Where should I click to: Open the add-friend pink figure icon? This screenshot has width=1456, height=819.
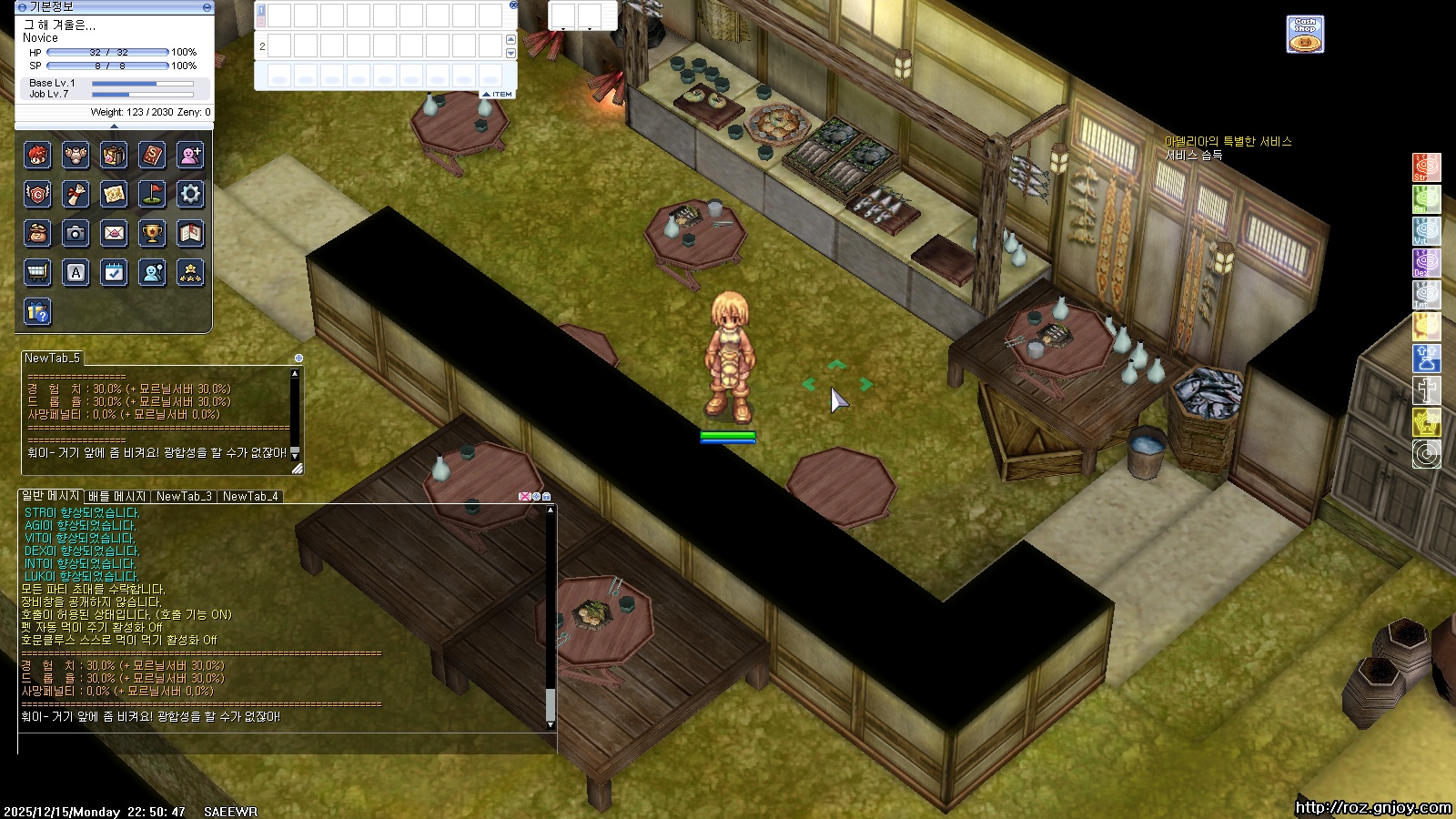point(190,156)
